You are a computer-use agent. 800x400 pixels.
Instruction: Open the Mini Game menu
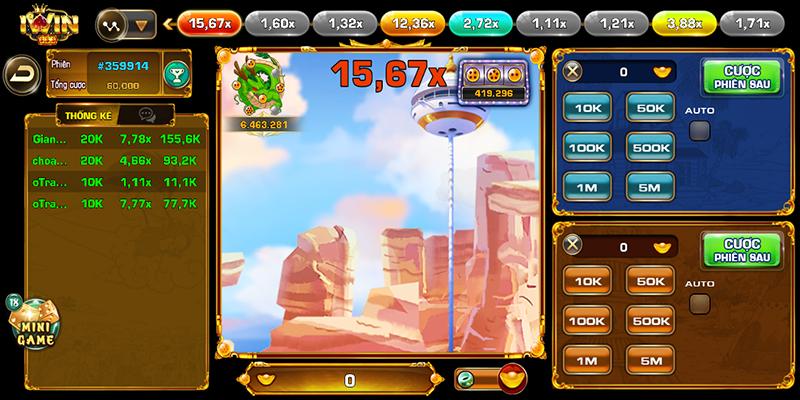point(33,326)
